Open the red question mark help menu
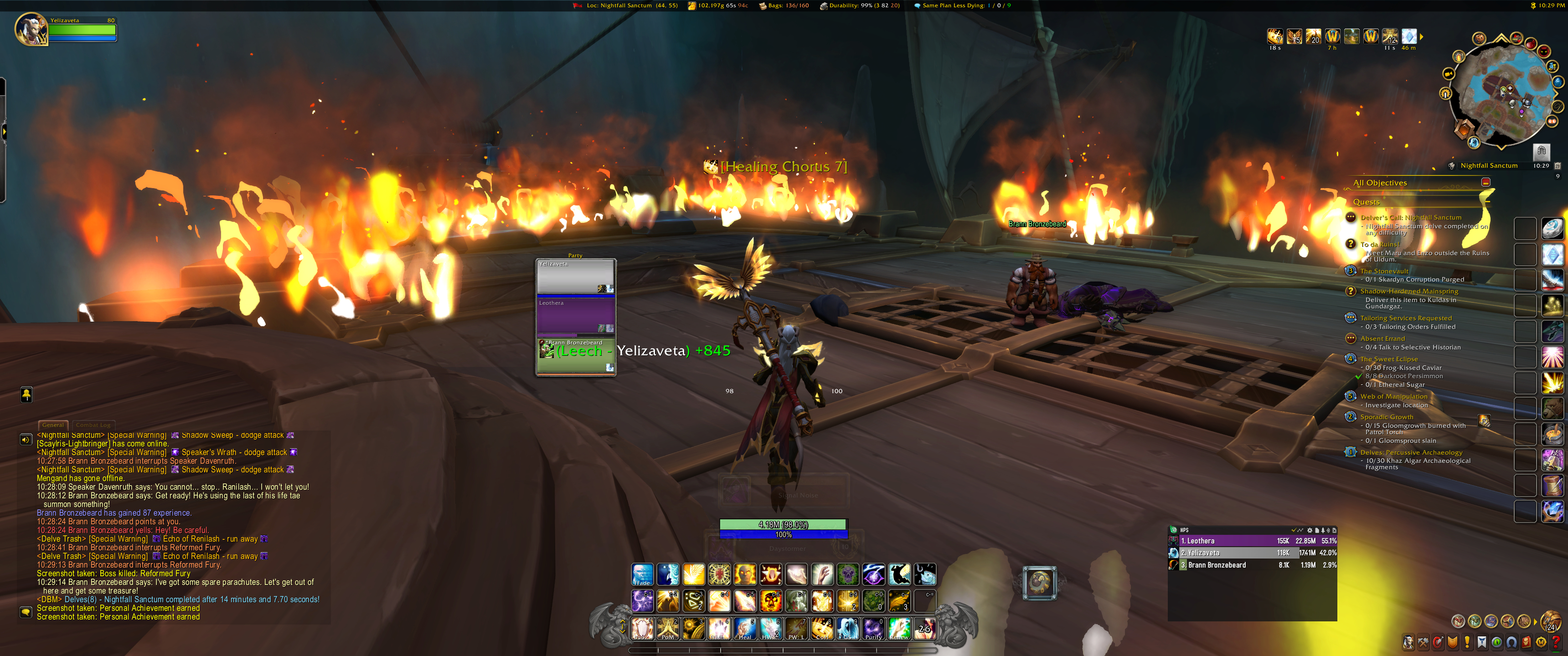This screenshot has height=656, width=1568. click(x=1557, y=642)
